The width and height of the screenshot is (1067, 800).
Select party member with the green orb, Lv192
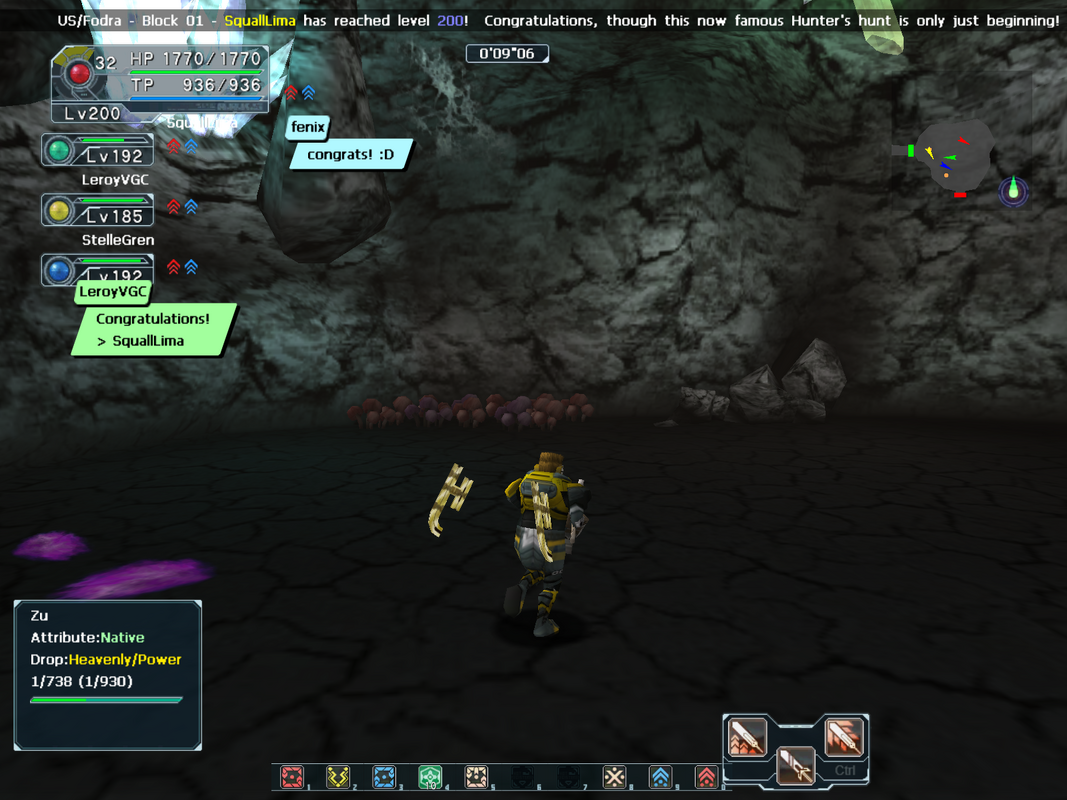[98, 151]
